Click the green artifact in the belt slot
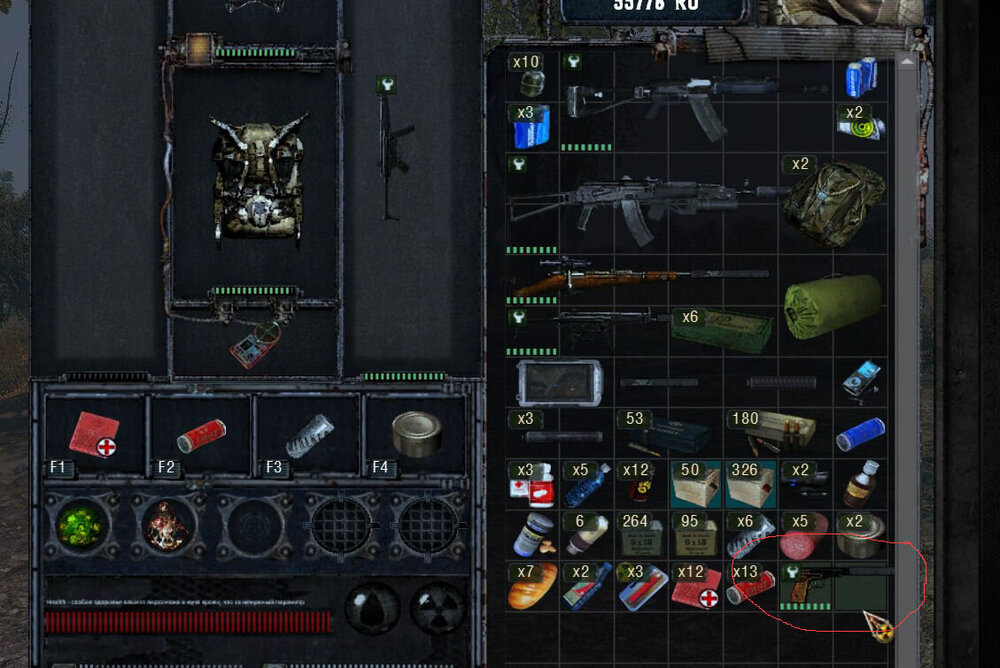The image size is (1000, 668). pos(79,525)
